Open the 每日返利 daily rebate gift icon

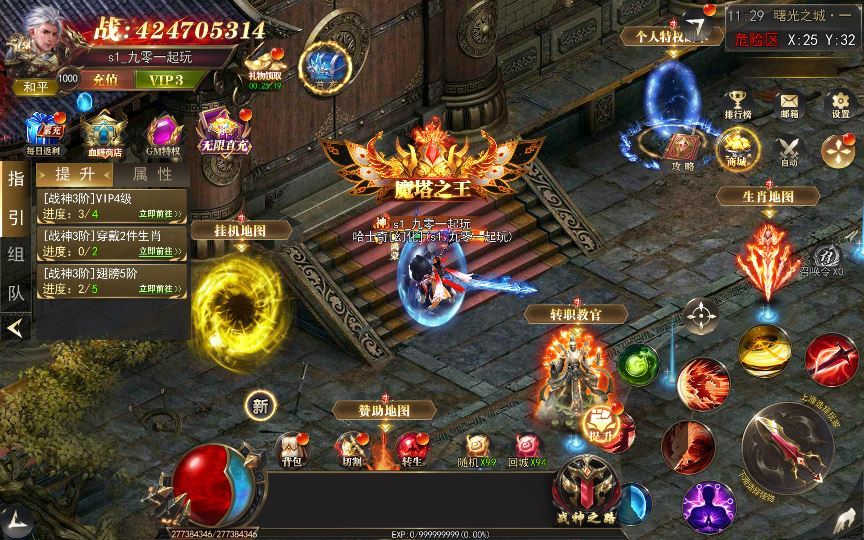[x=43, y=131]
